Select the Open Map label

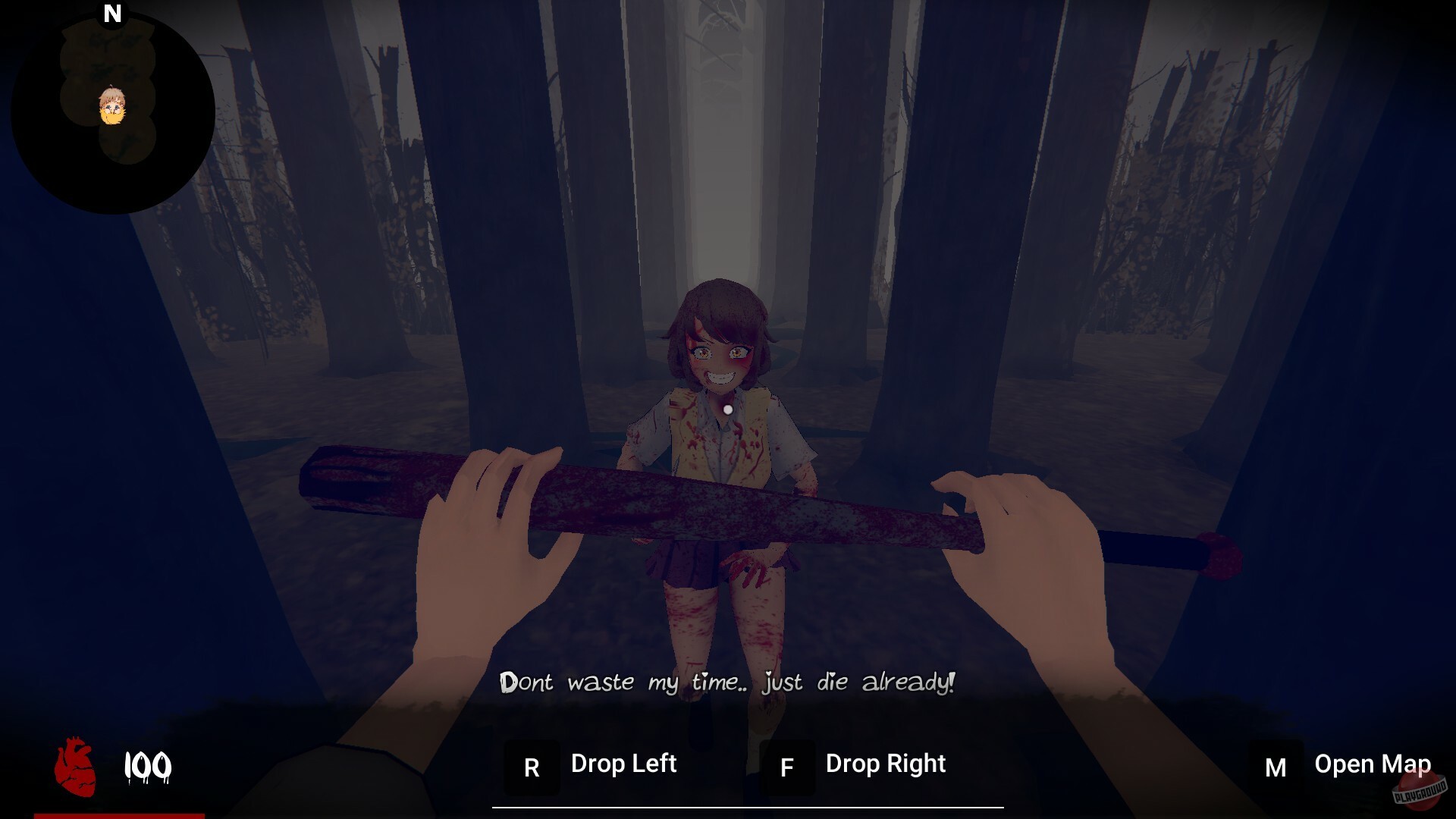coord(1371,764)
